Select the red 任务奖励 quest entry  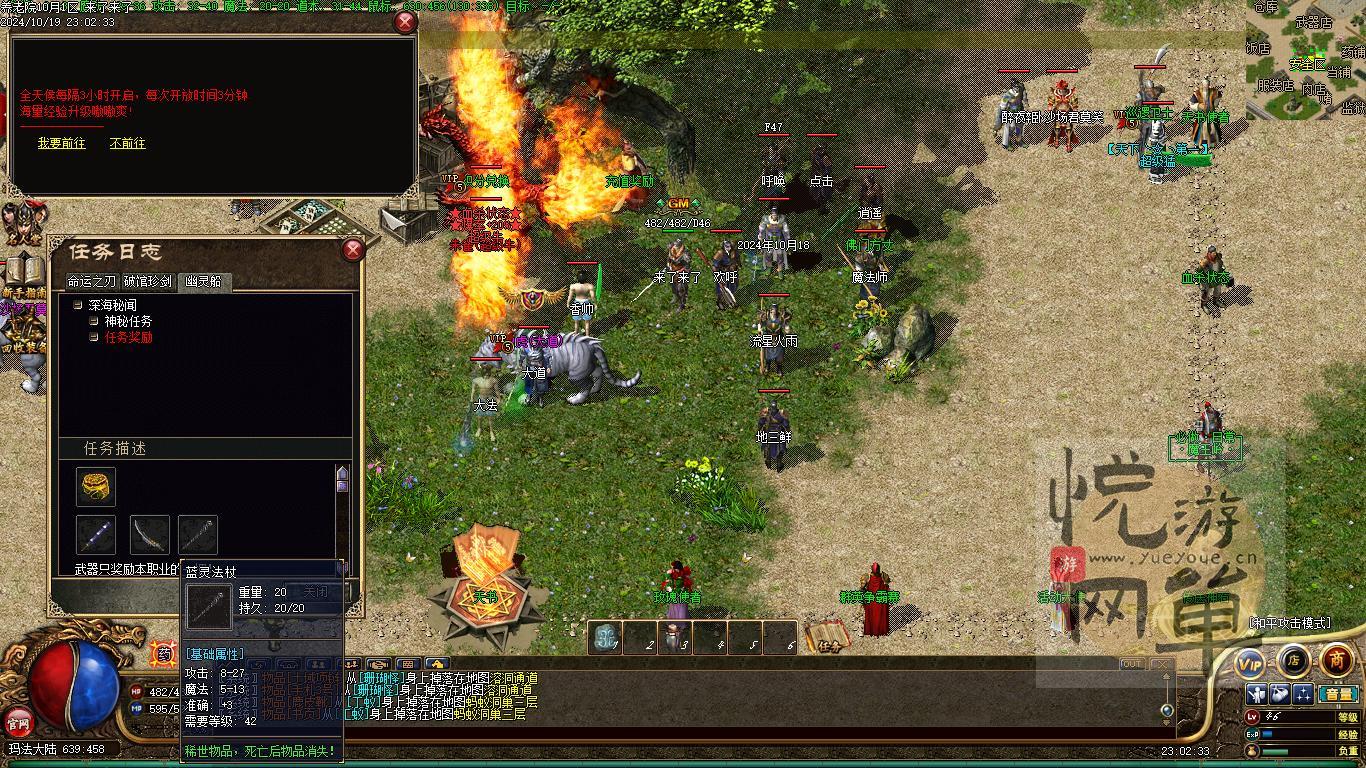point(128,338)
